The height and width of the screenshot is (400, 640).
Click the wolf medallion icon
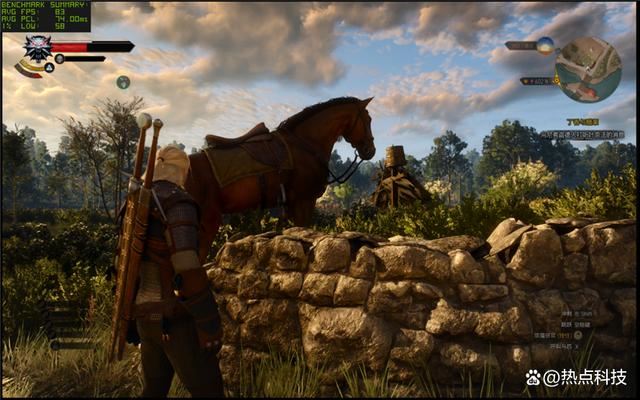(37, 47)
